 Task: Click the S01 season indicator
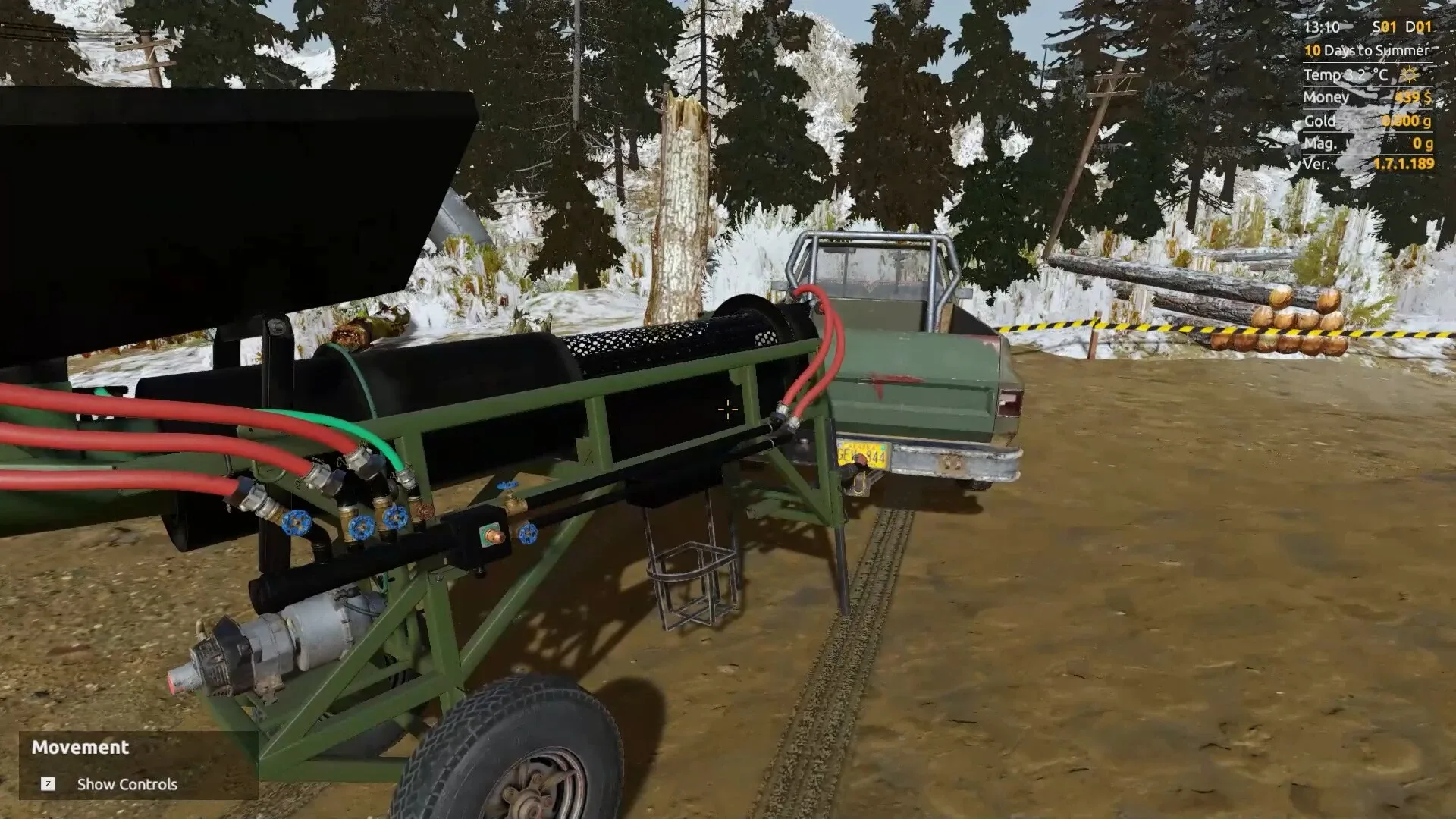pyautogui.click(x=1385, y=26)
